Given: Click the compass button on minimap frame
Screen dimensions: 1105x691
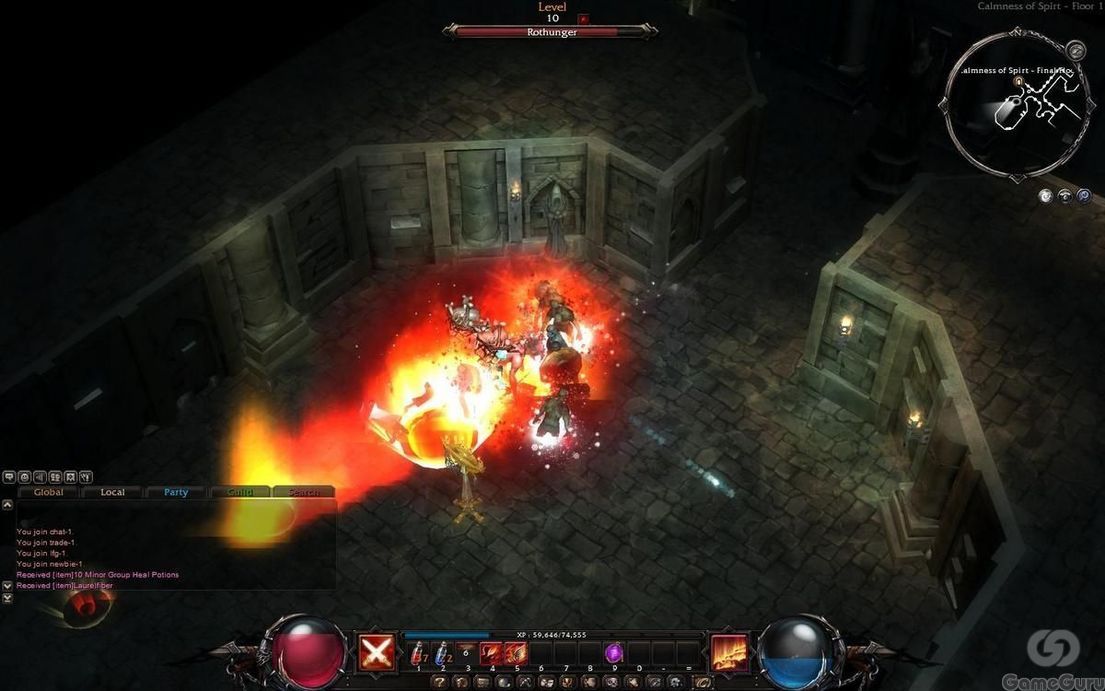Looking at the screenshot, I should [x=1075, y=49].
